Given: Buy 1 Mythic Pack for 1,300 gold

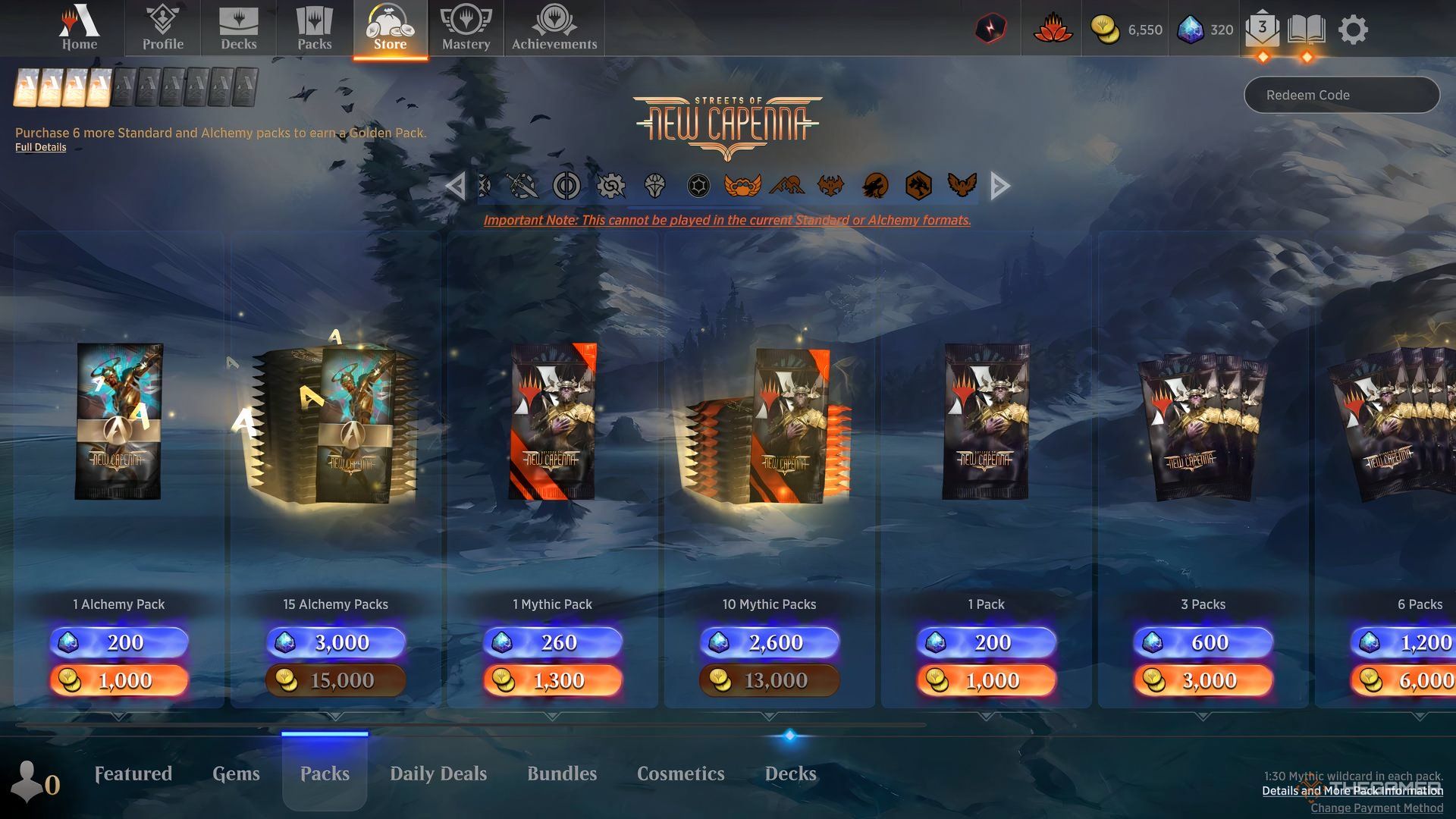Looking at the screenshot, I should click(553, 680).
